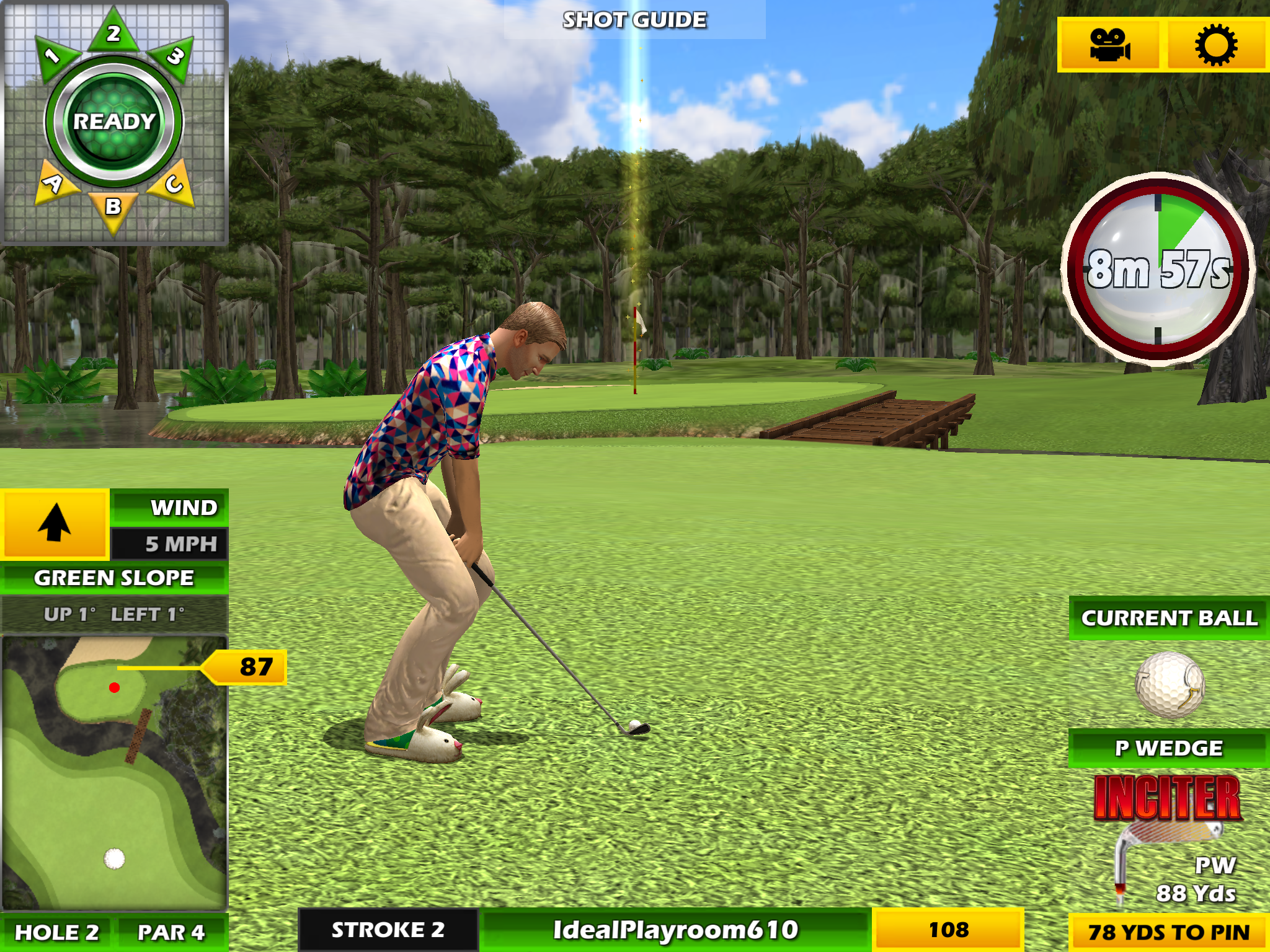Switch camera view with the camera icon

1109,45
